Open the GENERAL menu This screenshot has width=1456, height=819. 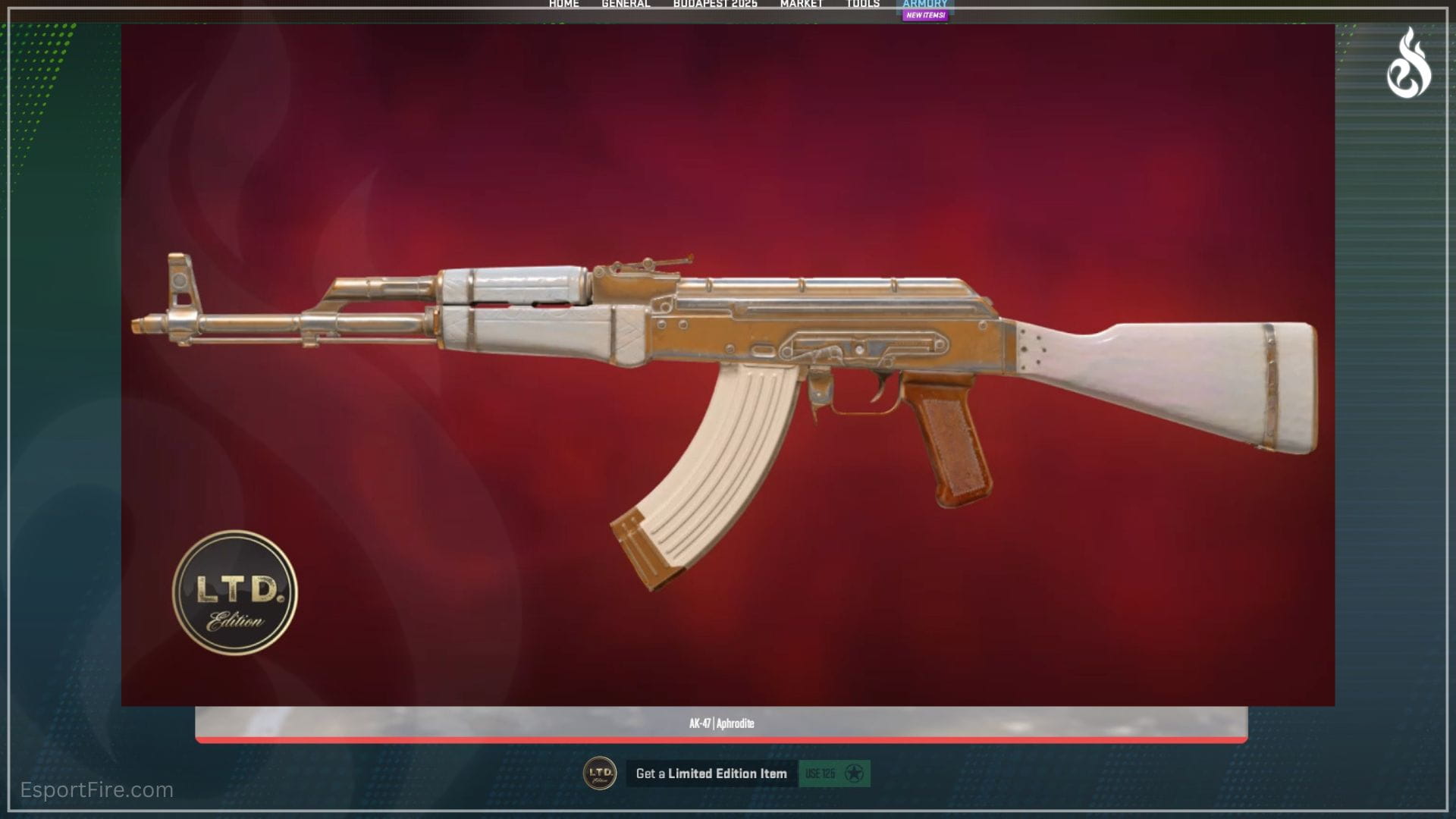point(626,3)
